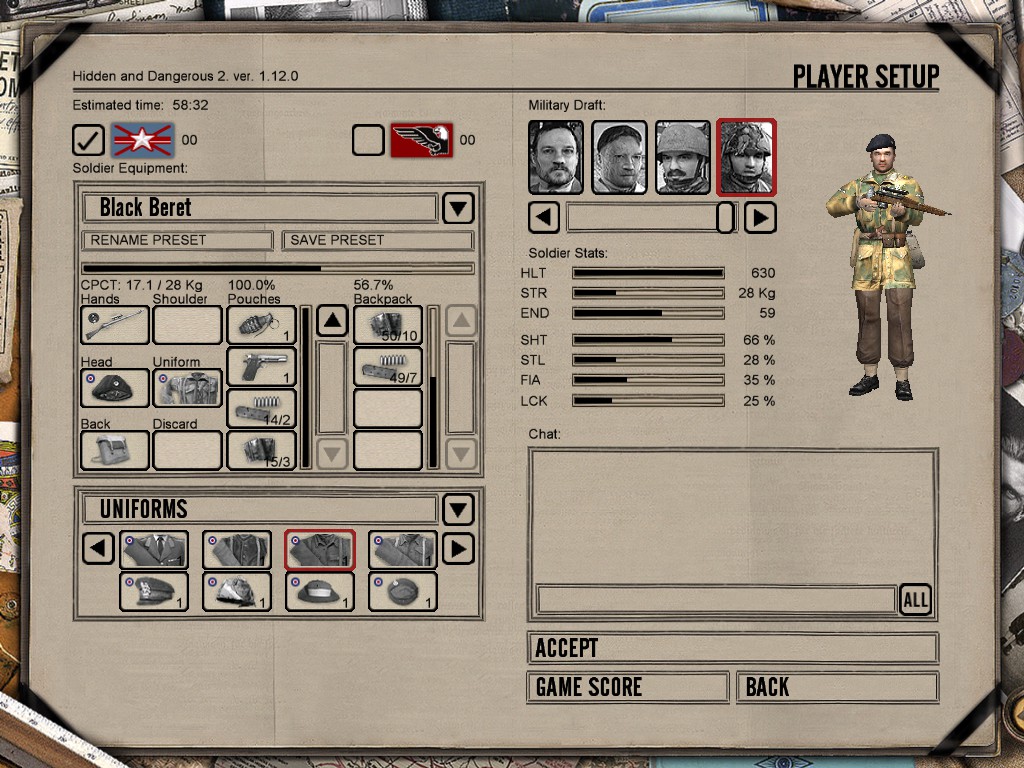The height and width of the screenshot is (768, 1024).
Task: Go back from Player Setup
Action: click(x=837, y=687)
